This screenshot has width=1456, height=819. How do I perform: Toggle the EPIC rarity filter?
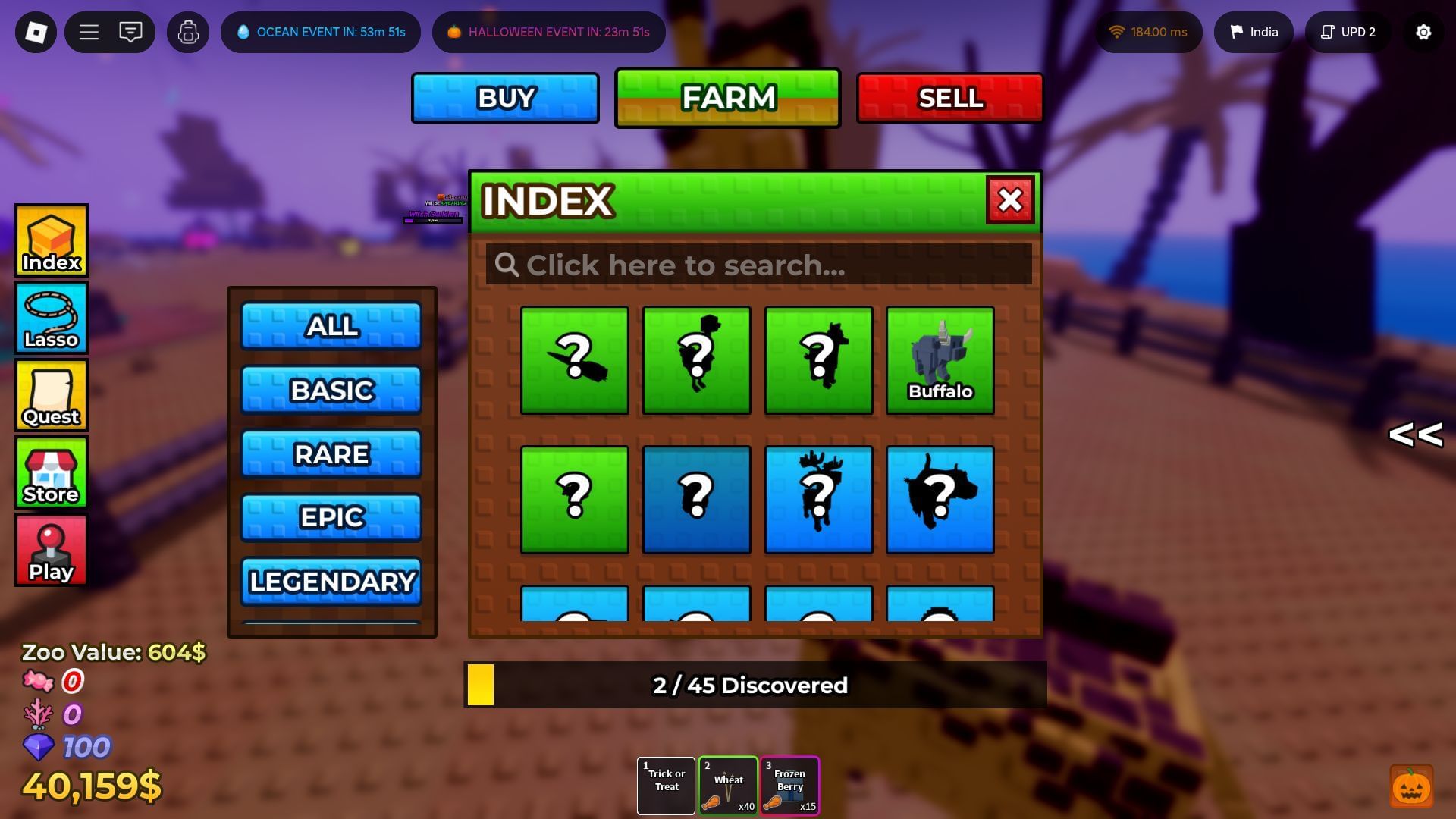coord(331,517)
